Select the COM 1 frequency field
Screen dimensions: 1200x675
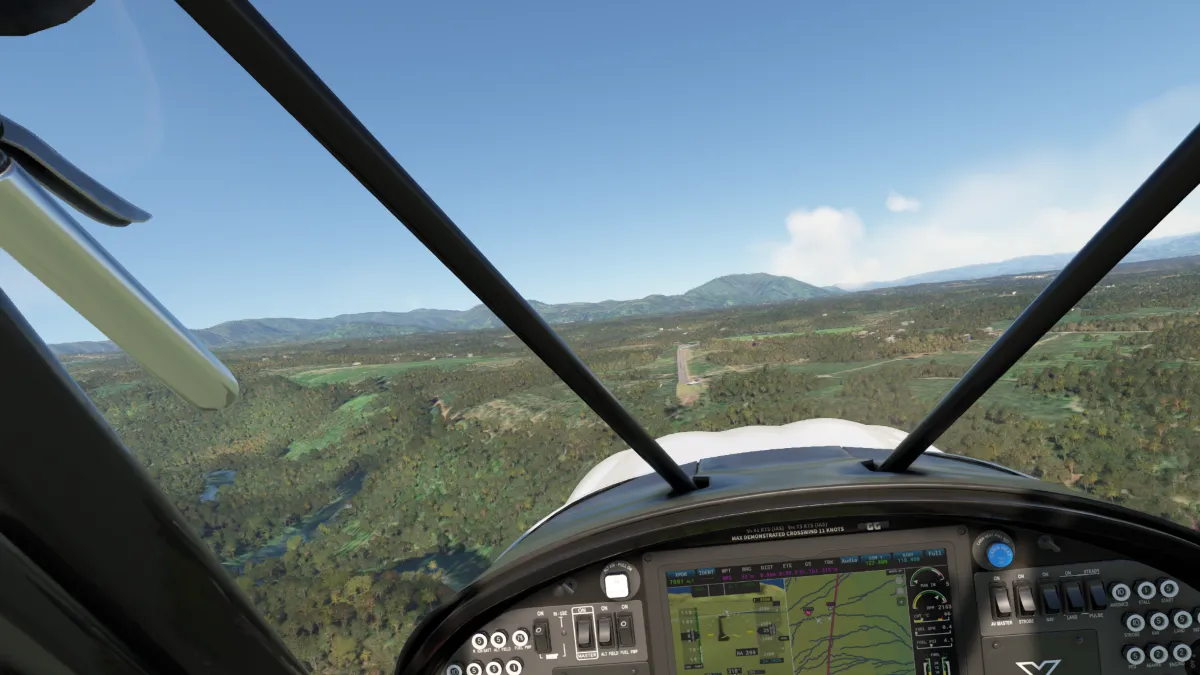(x=878, y=558)
